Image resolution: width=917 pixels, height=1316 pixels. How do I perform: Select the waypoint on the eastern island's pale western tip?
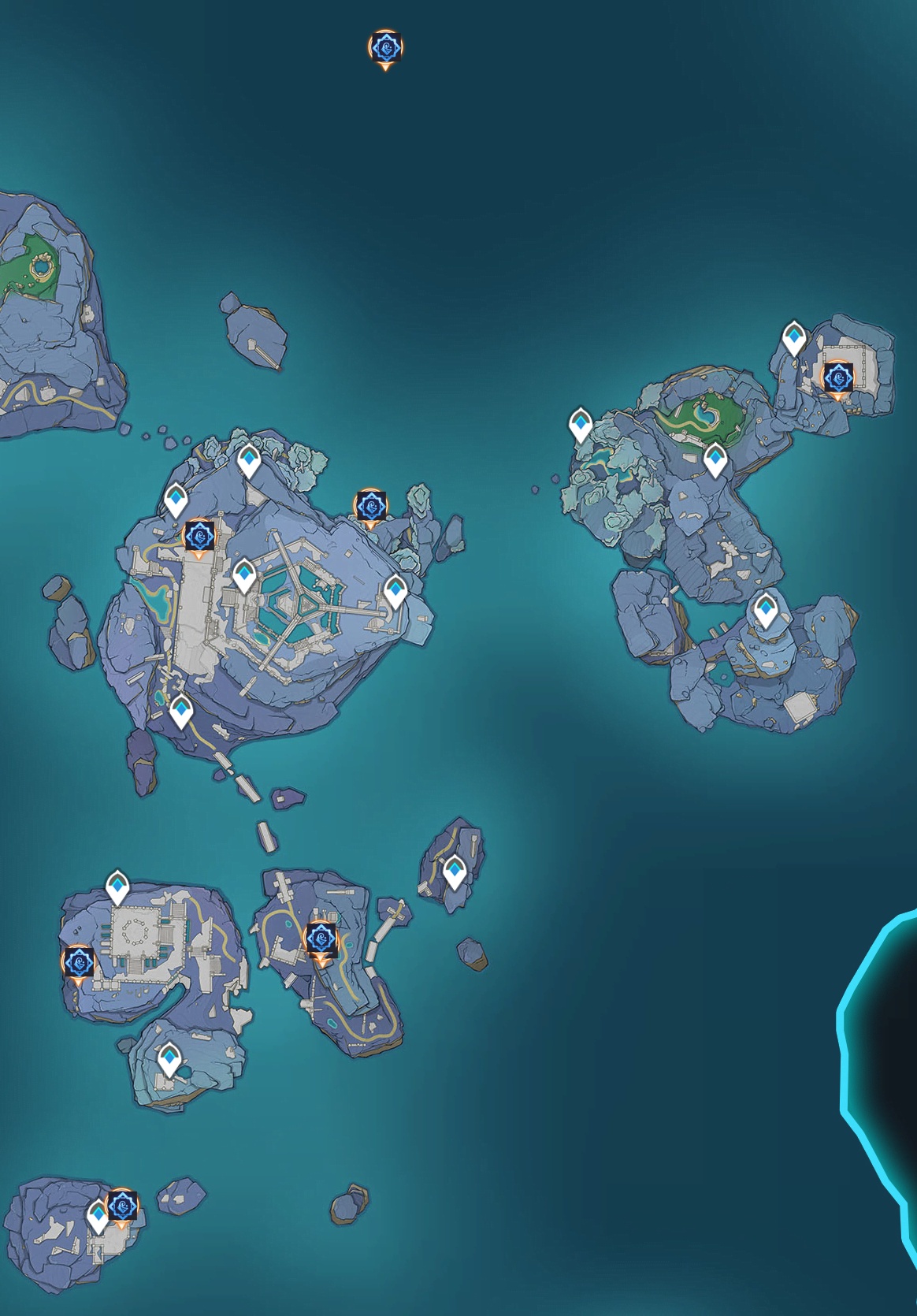[581, 425]
